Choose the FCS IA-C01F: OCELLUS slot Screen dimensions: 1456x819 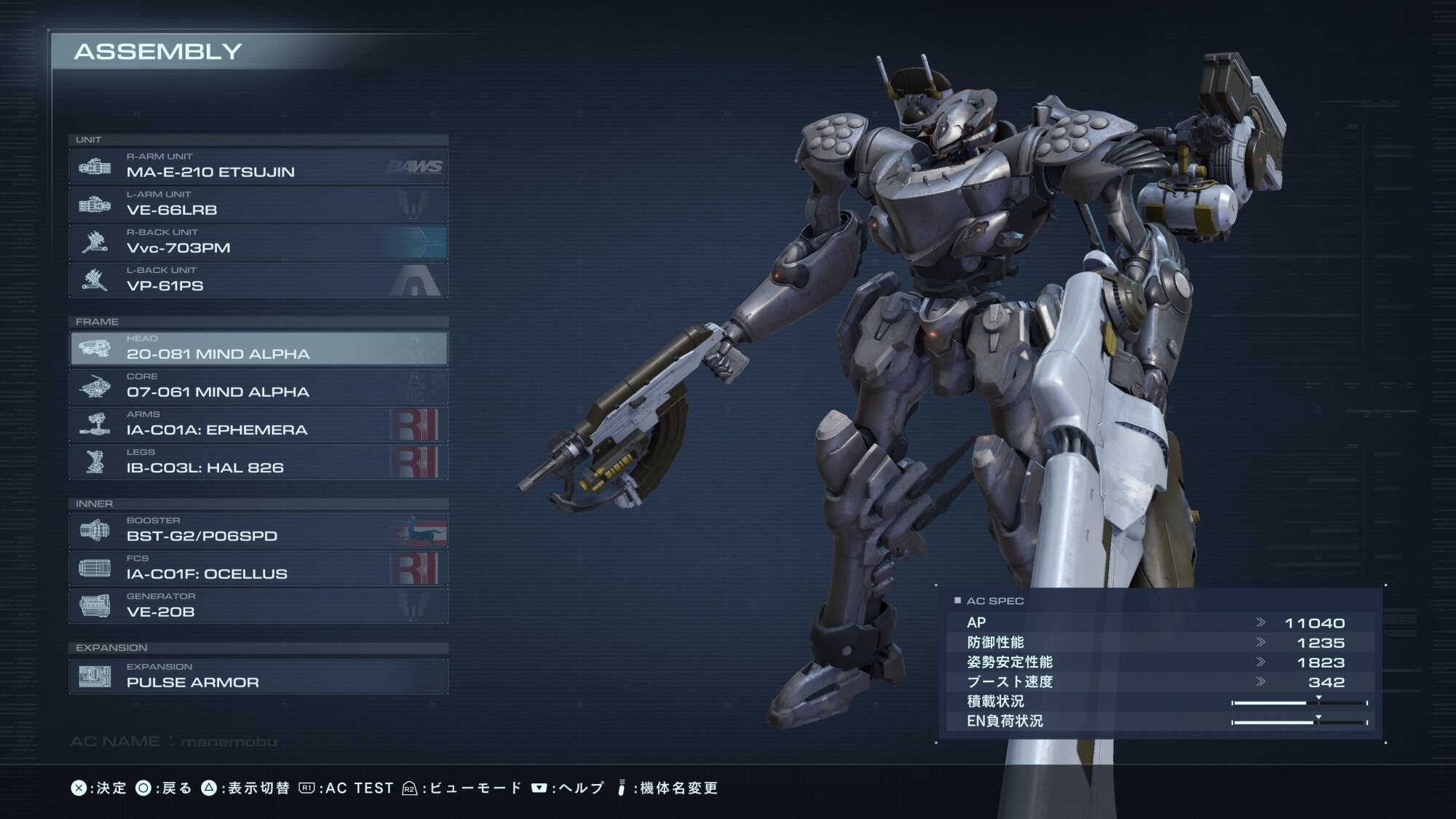tap(258, 569)
